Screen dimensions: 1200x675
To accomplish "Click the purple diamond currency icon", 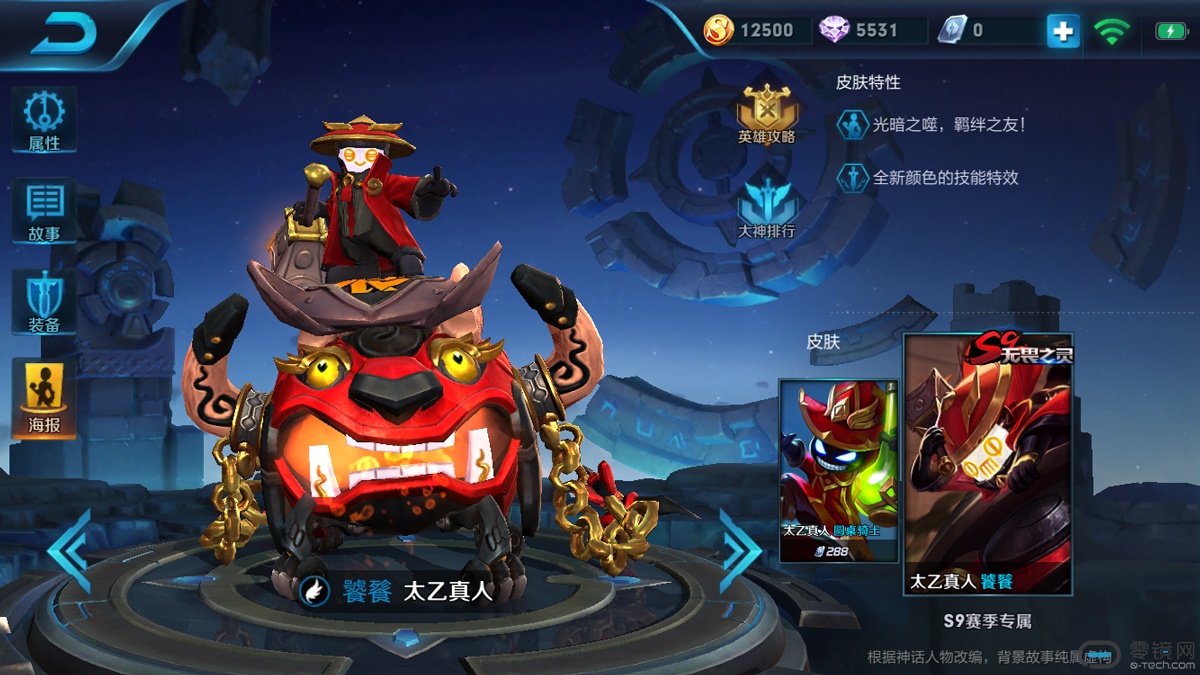I will coord(834,30).
